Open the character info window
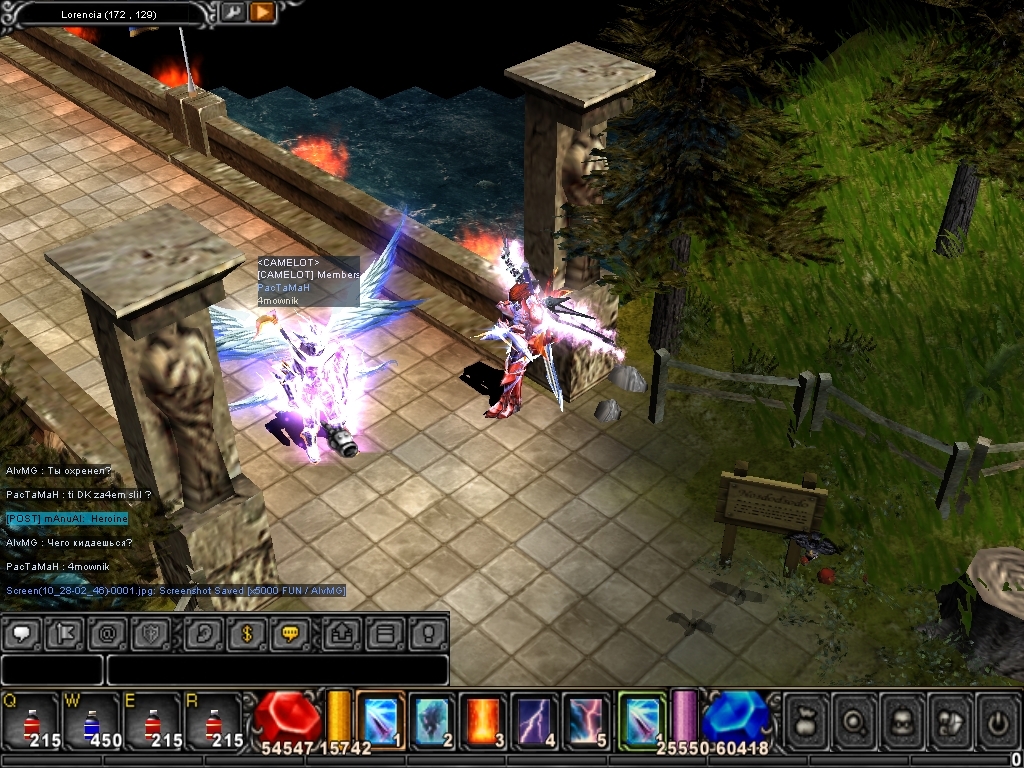The width and height of the screenshot is (1024, 768). point(901,721)
